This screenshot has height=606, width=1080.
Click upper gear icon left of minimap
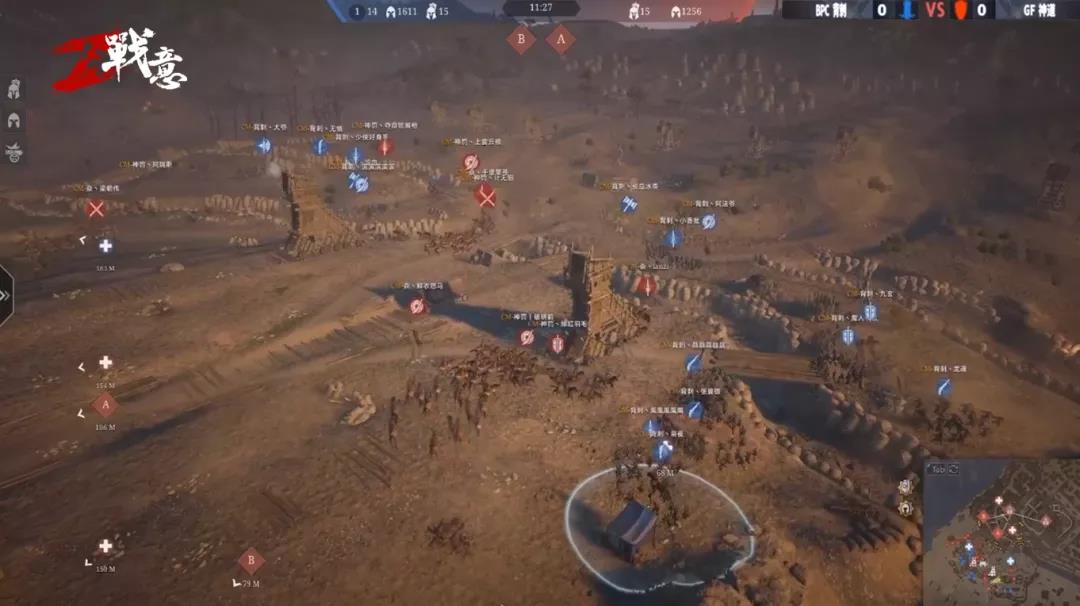[x=905, y=486]
